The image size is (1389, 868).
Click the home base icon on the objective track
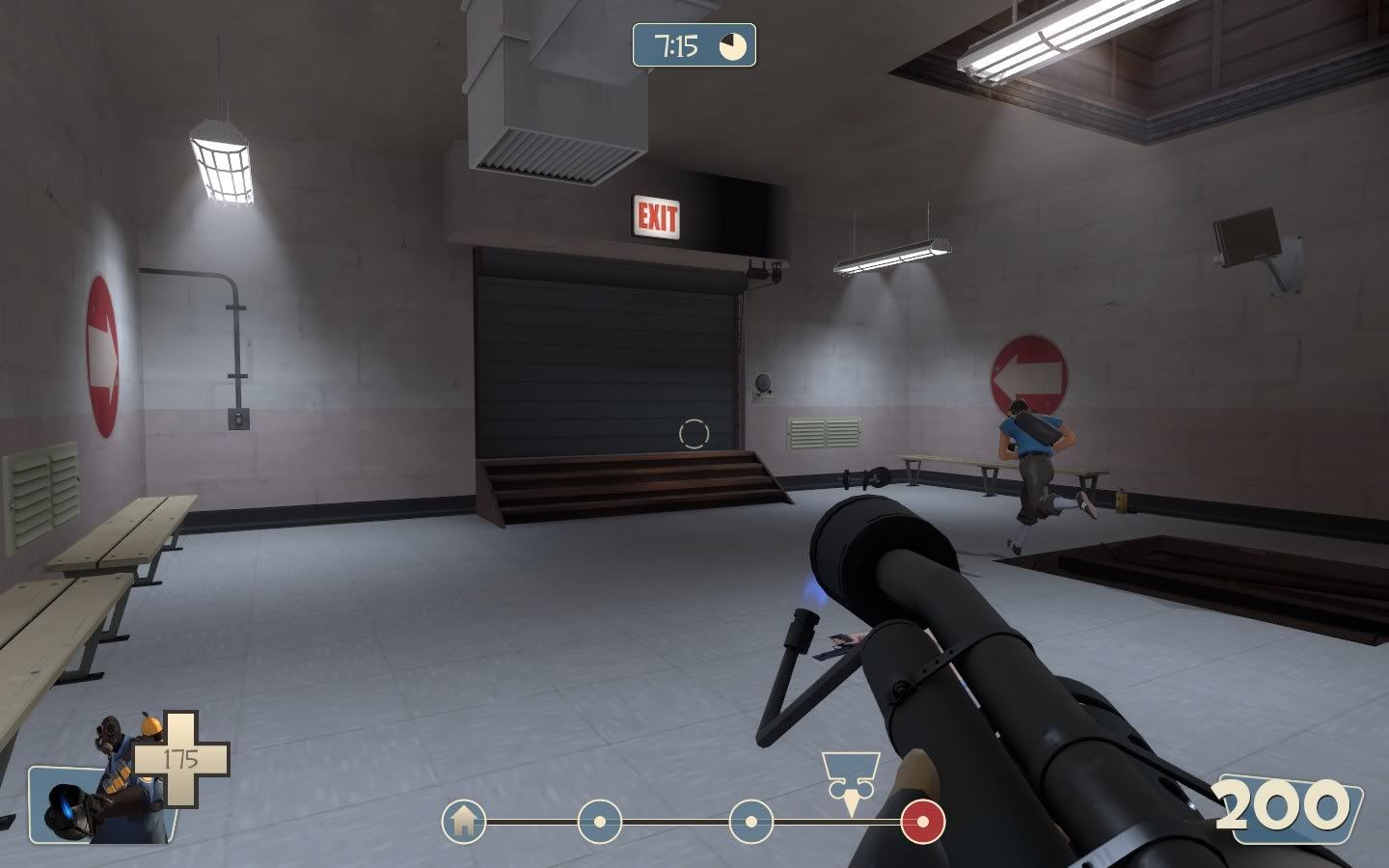coord(466,823)
